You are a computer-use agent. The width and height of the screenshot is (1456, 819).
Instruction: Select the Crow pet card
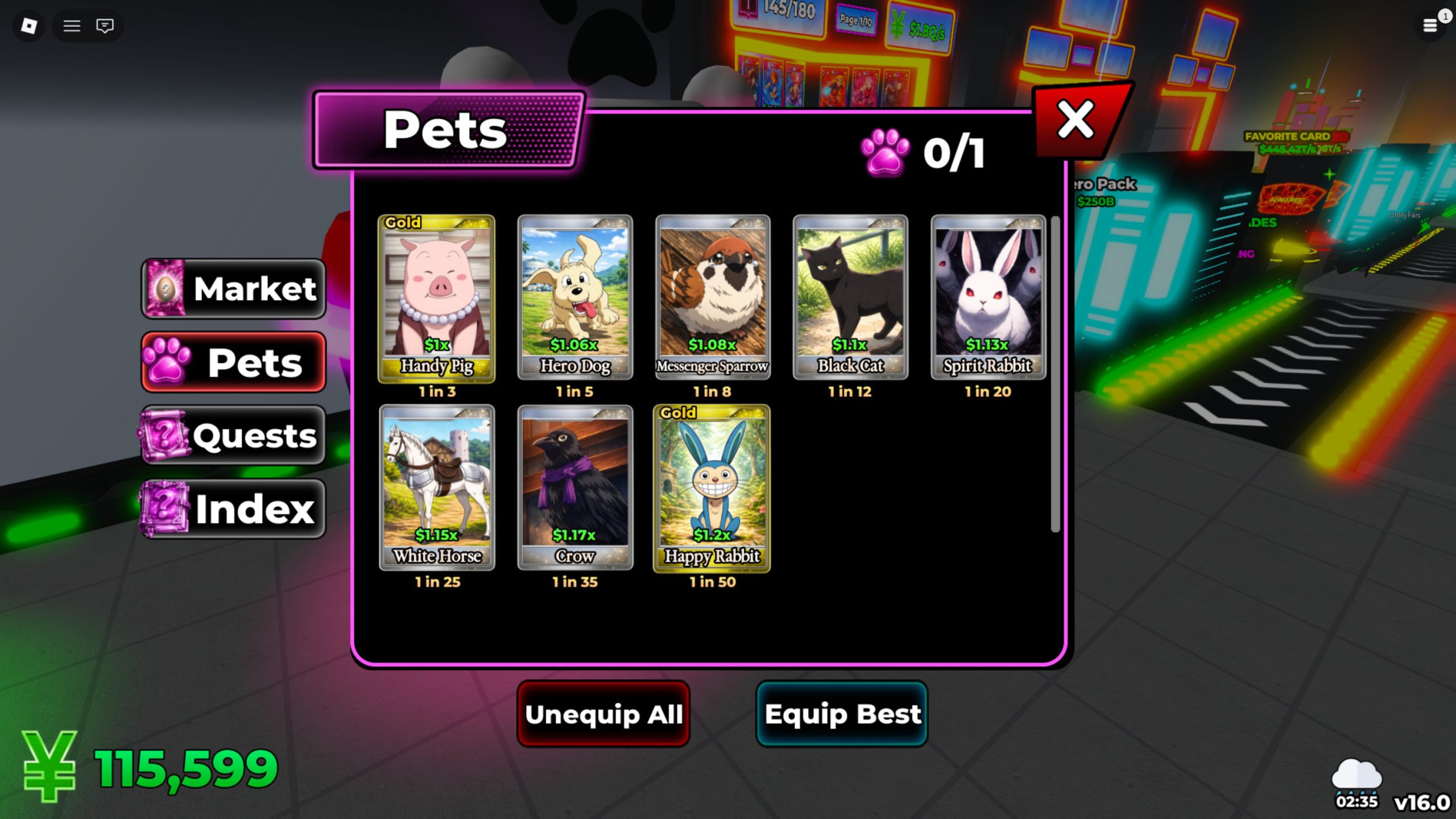tap(574, 487)
